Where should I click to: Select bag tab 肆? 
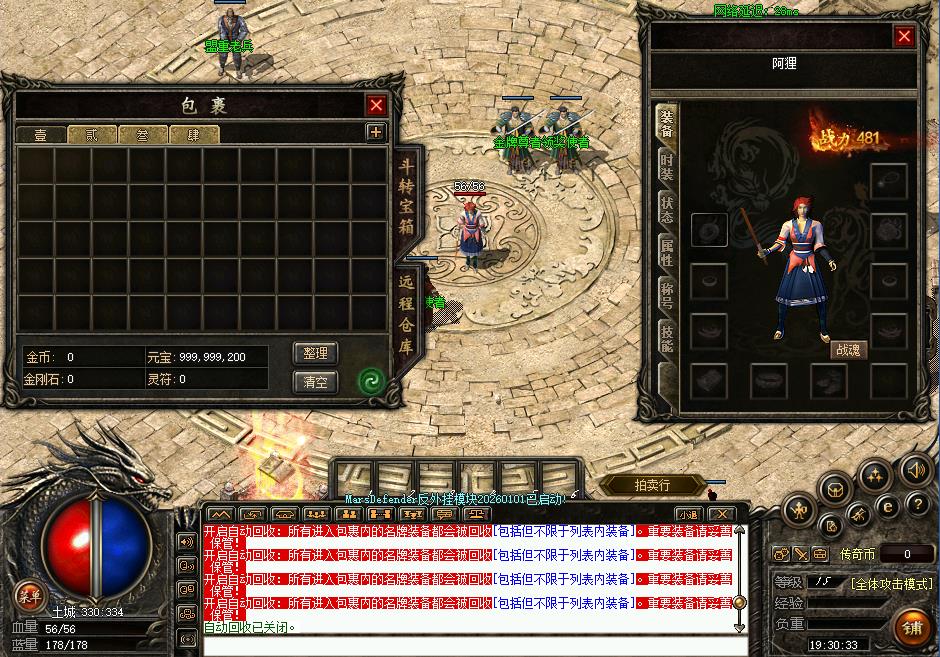click(194, 135)
